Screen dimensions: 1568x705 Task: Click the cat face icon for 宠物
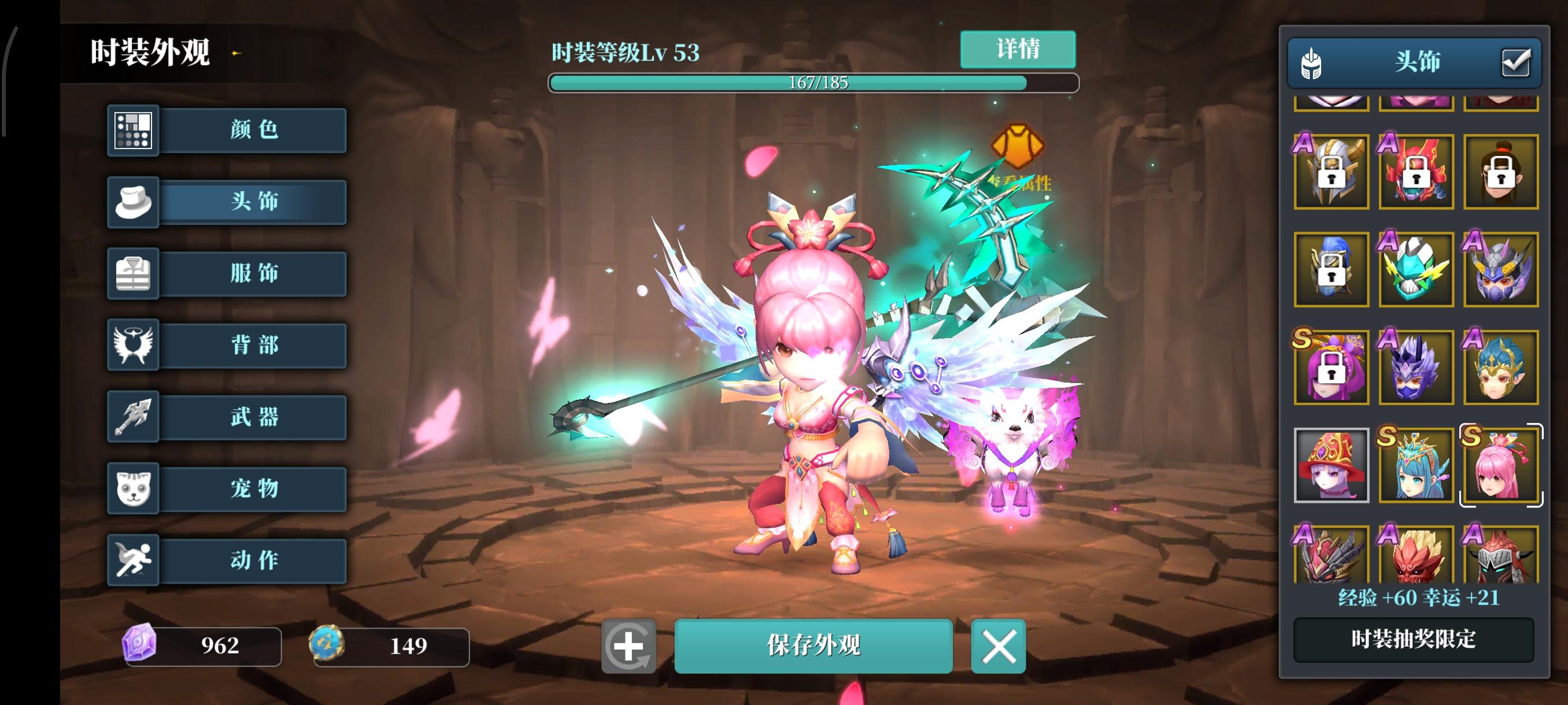(134, 488)
